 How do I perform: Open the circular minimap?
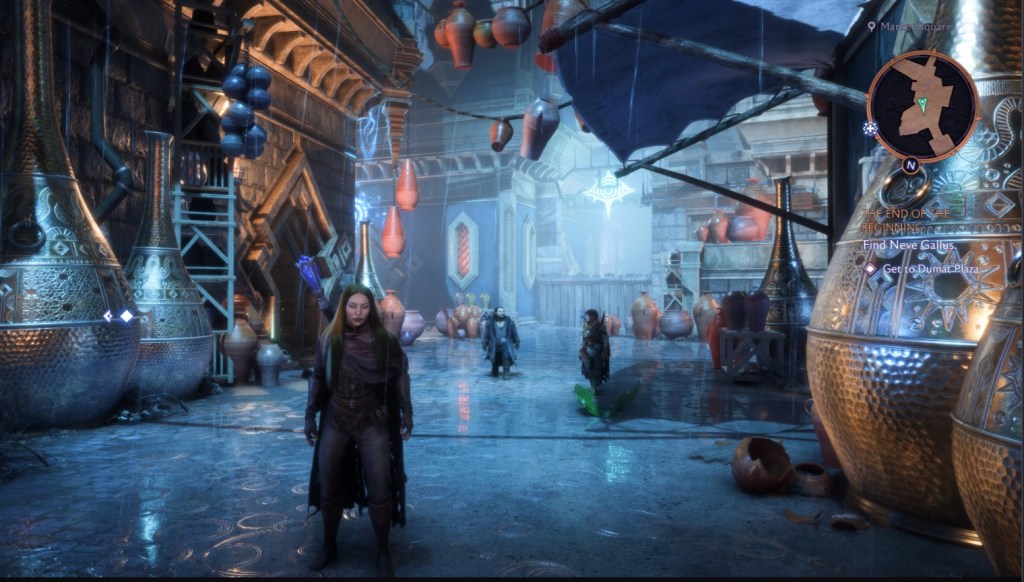(x=921, y=105)
